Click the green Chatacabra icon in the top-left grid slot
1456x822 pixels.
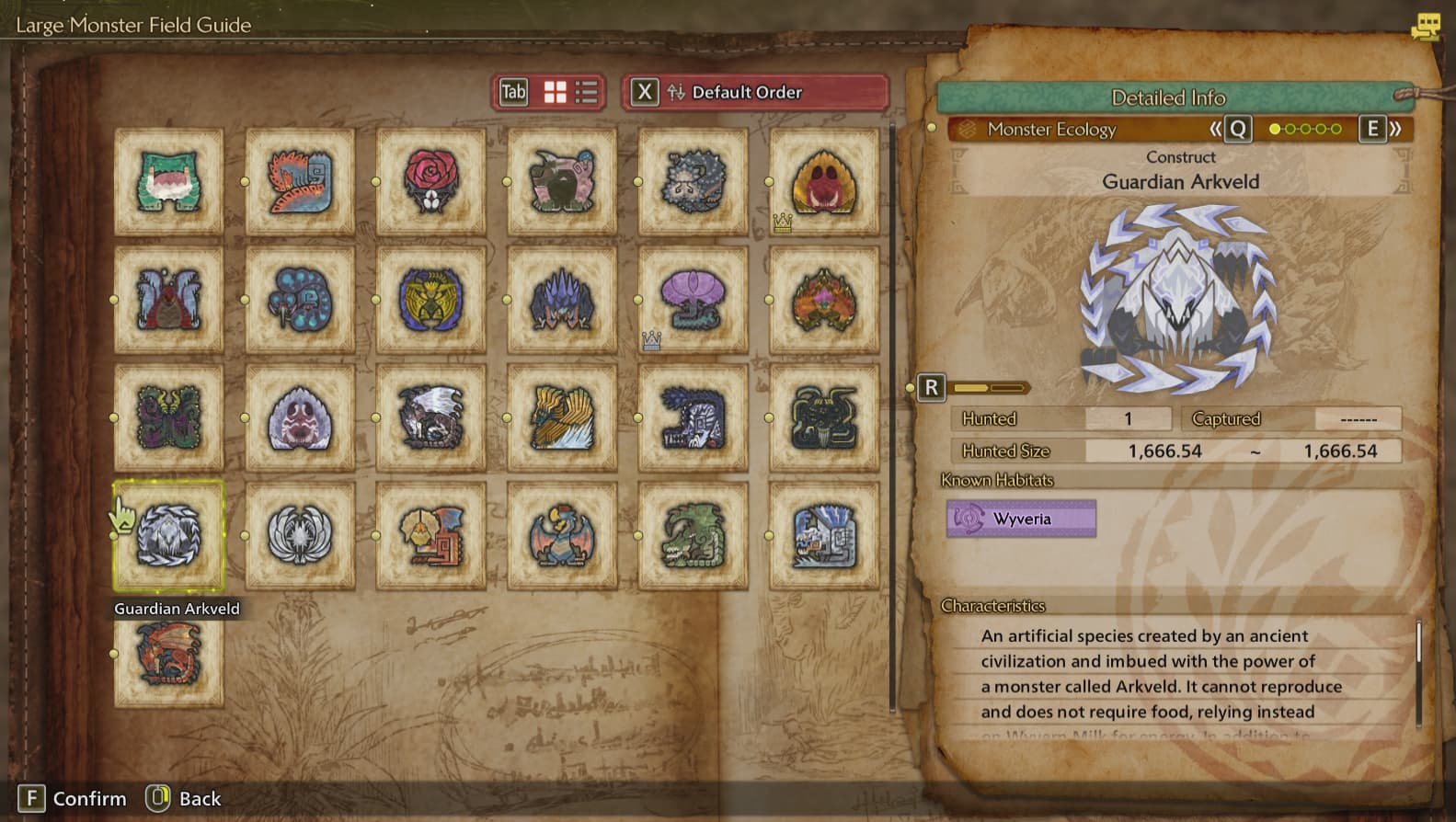pos(168,179)
